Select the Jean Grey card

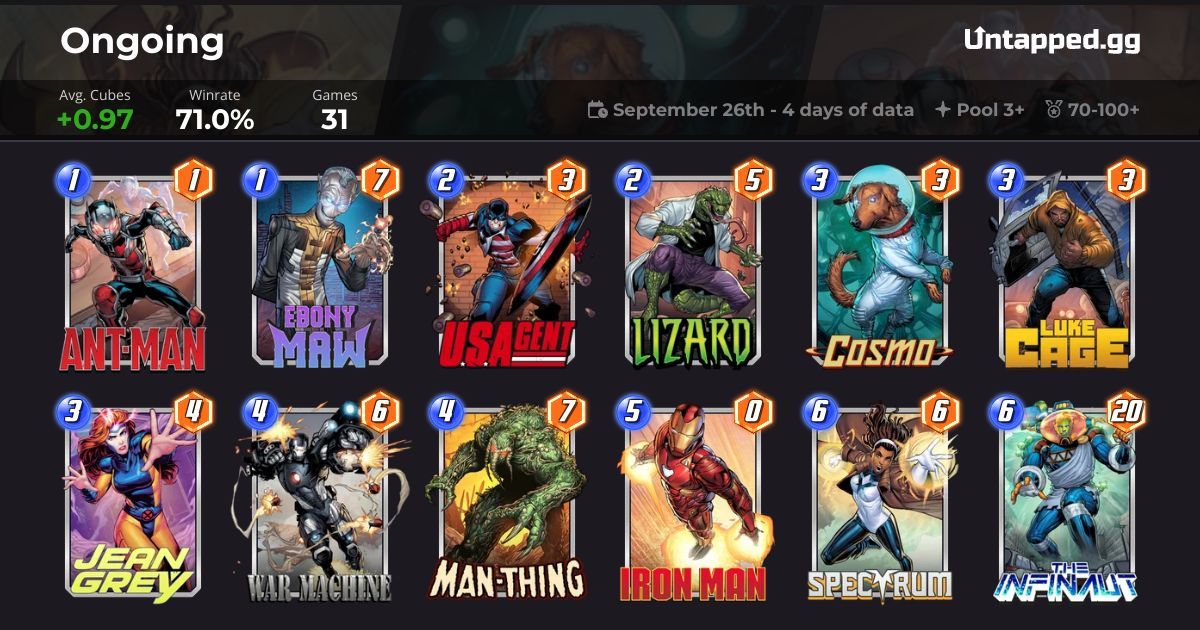point(132,500)
